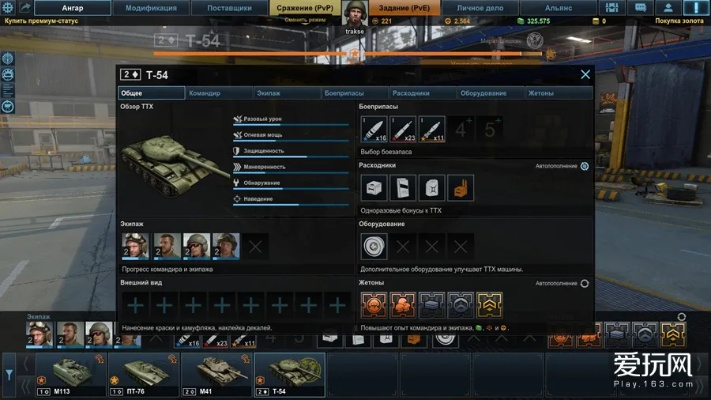Open the Жетоны tab
Image resolution: width=711 pixels, height=400 pixels.
pos(540,93)
